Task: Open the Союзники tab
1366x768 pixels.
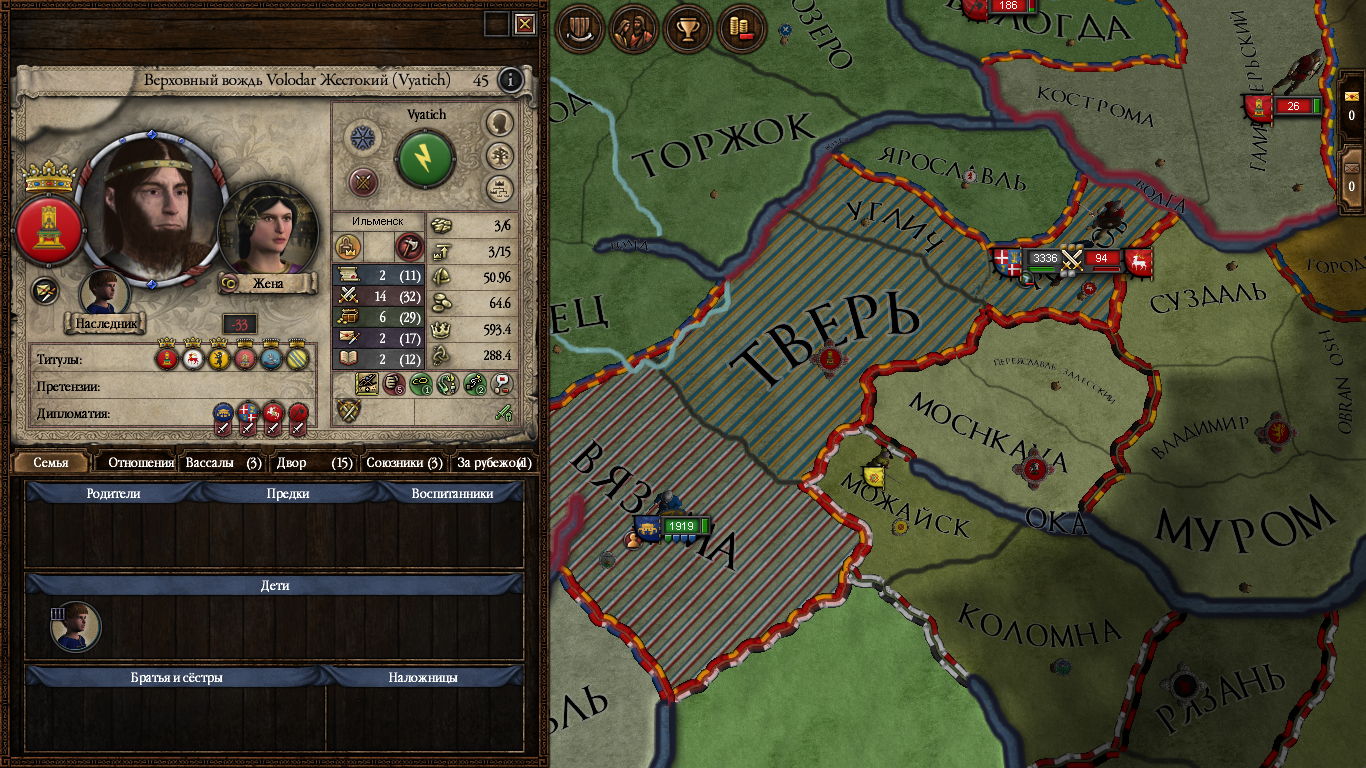Action: [404, 463]
